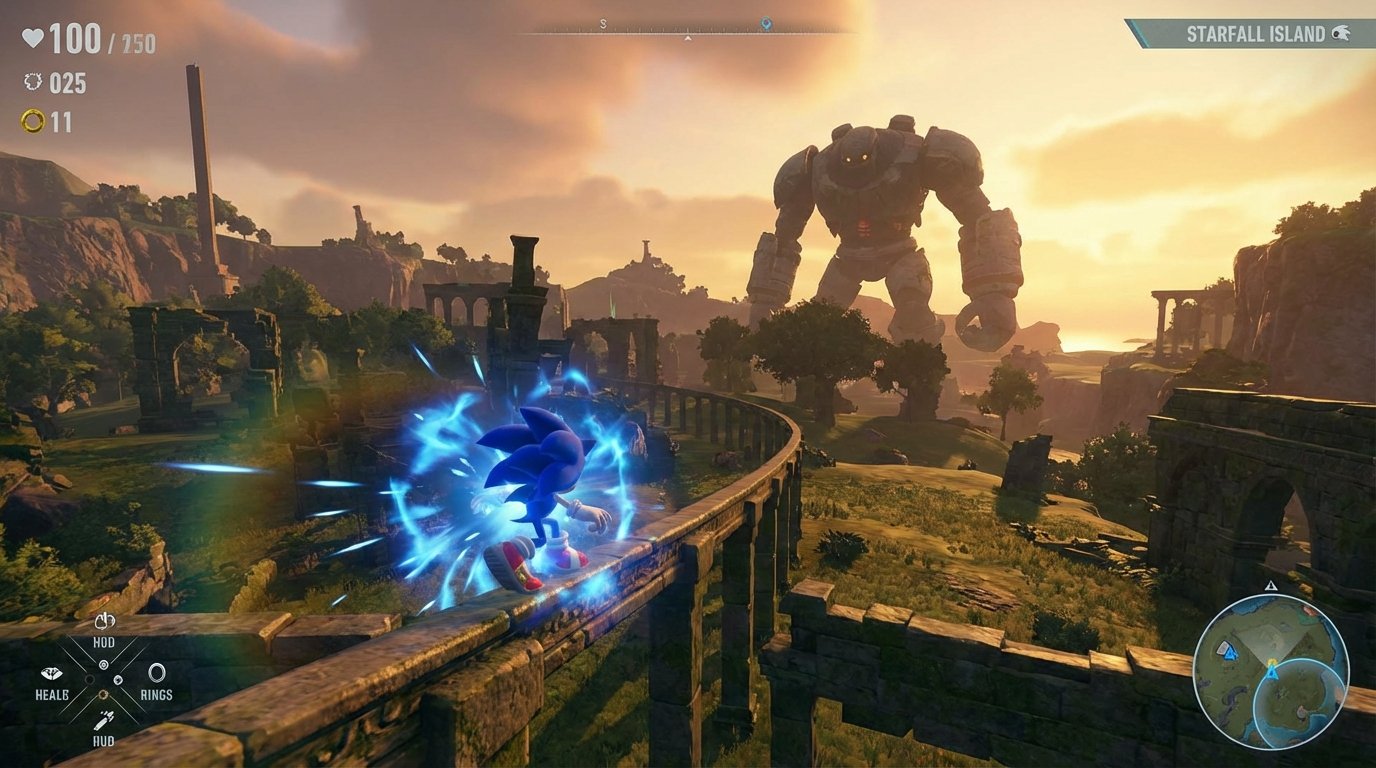Click the cyan objective marker on the minimap
The width and height of the screenshot is (1376, 768).
click(x=1272, y=670)
